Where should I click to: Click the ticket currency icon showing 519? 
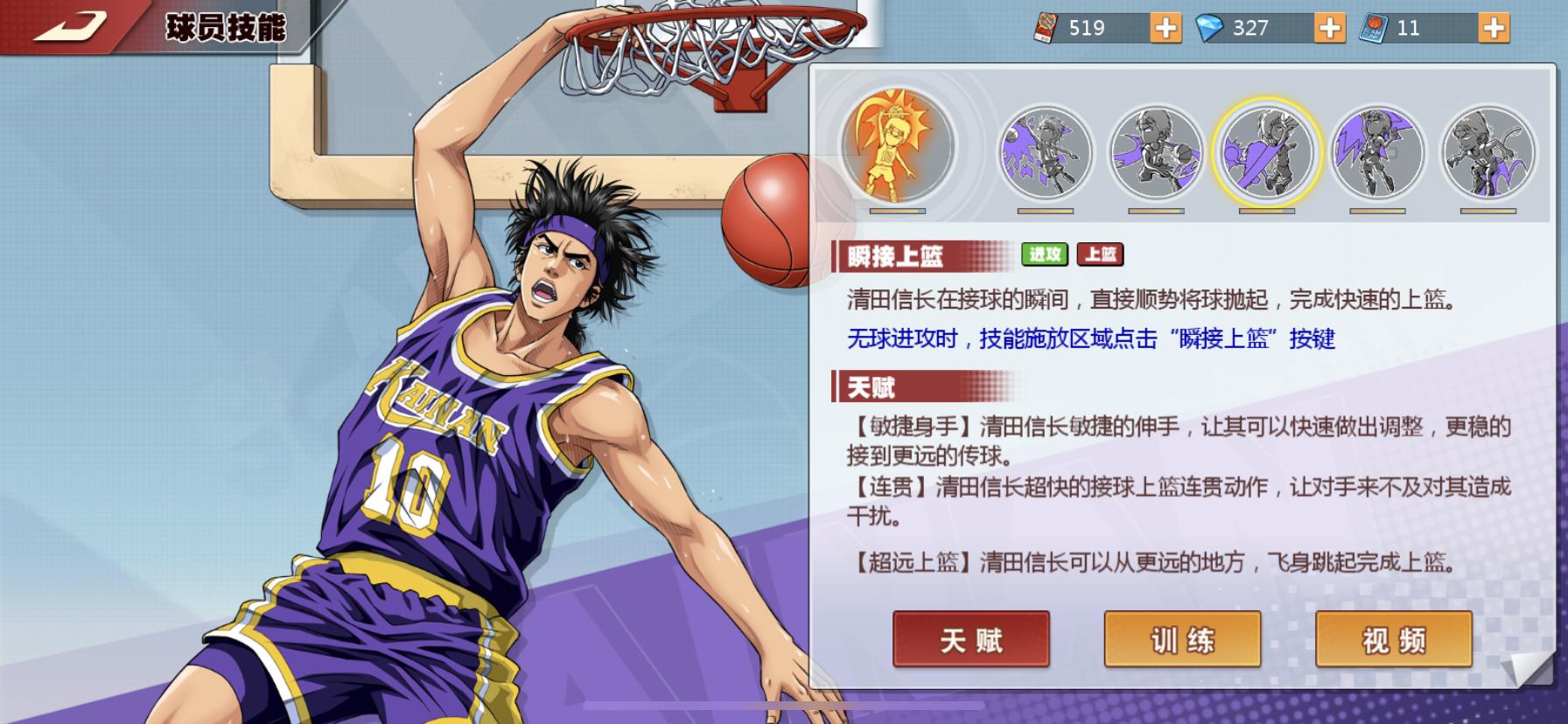(x=1047, y=27)
